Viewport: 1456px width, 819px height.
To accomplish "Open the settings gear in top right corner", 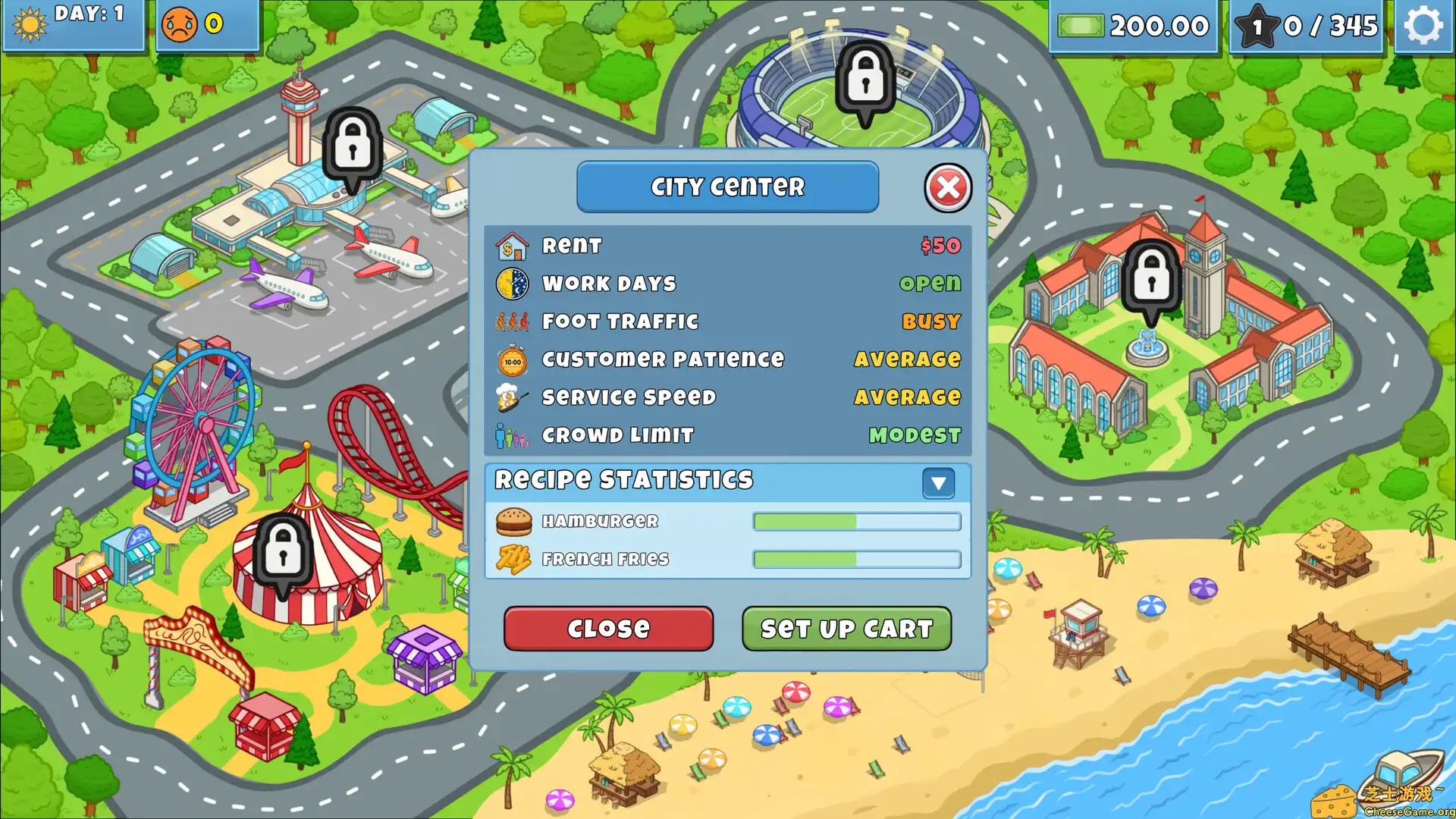I will [1423, 25].
